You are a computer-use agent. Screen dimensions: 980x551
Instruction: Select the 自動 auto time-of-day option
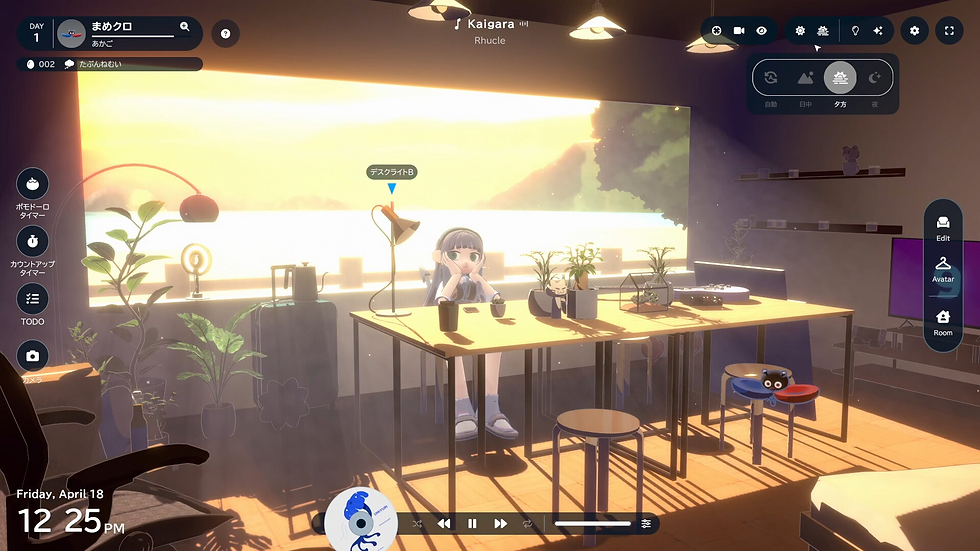coord(771,78)
